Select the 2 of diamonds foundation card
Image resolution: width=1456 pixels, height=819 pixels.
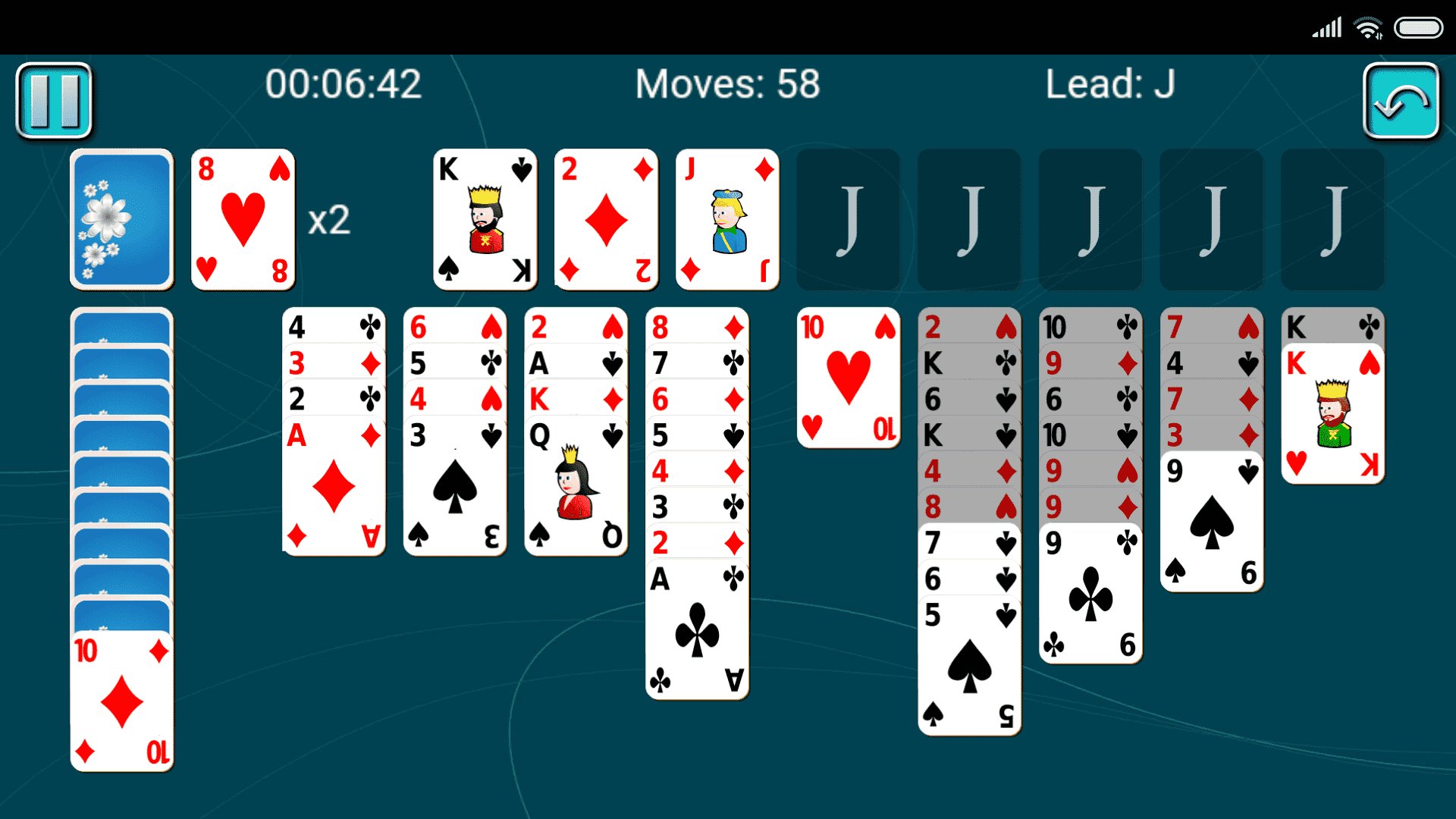coord(606,218)
